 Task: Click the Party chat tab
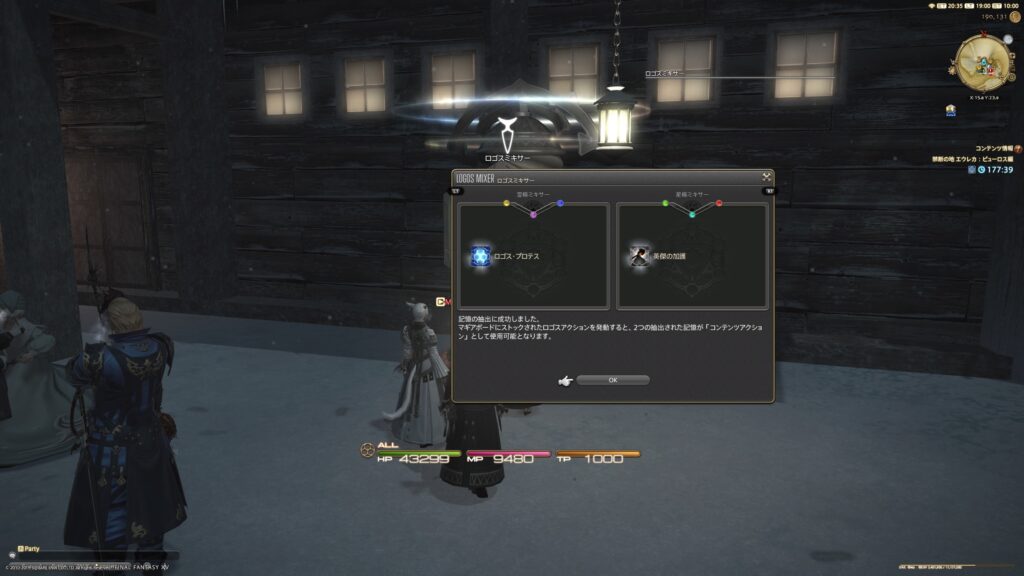click(29, 548)
